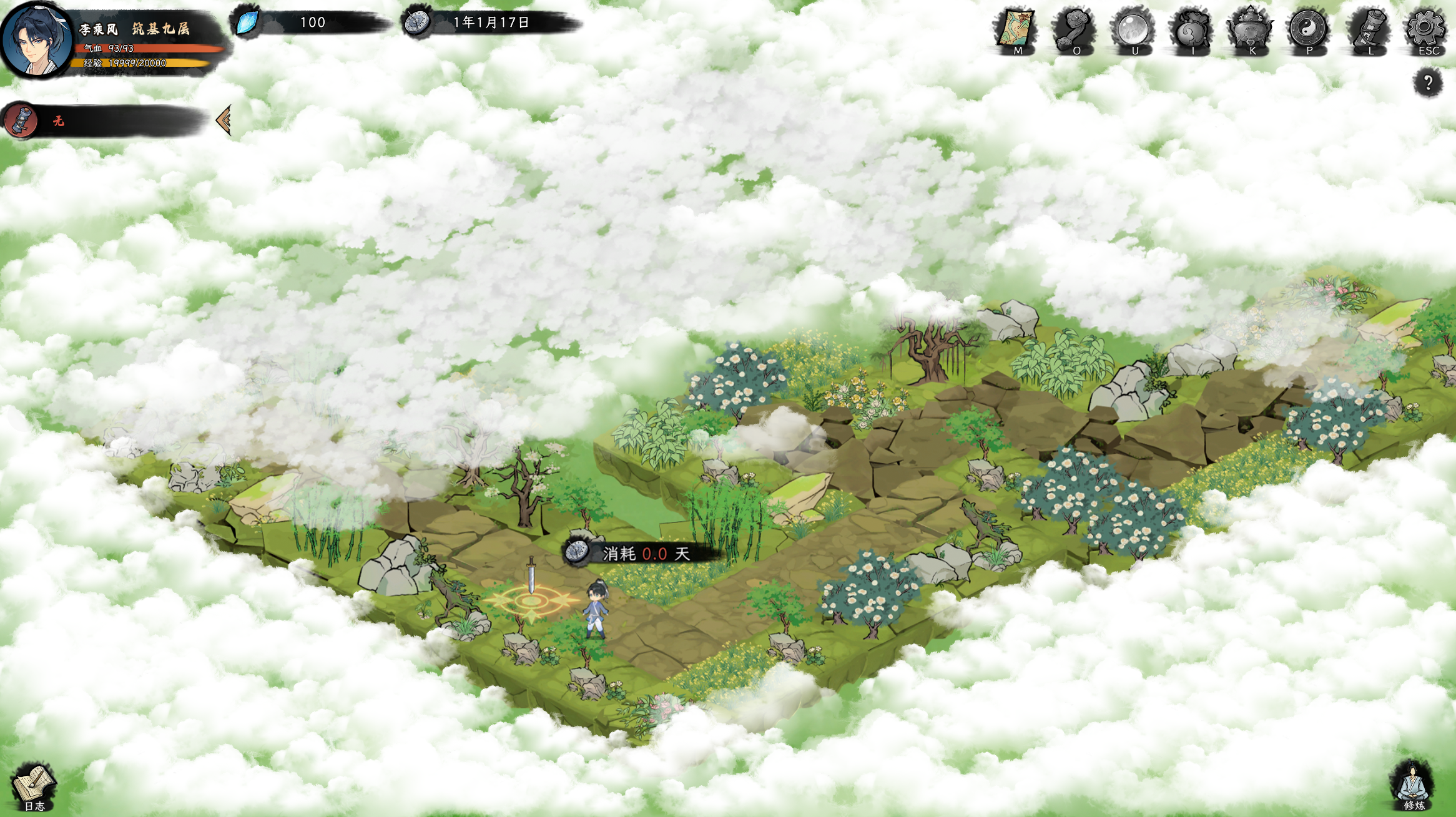Open the crystal orb menu
This screenshot has width=1456, height=817.
[1133, 29]
